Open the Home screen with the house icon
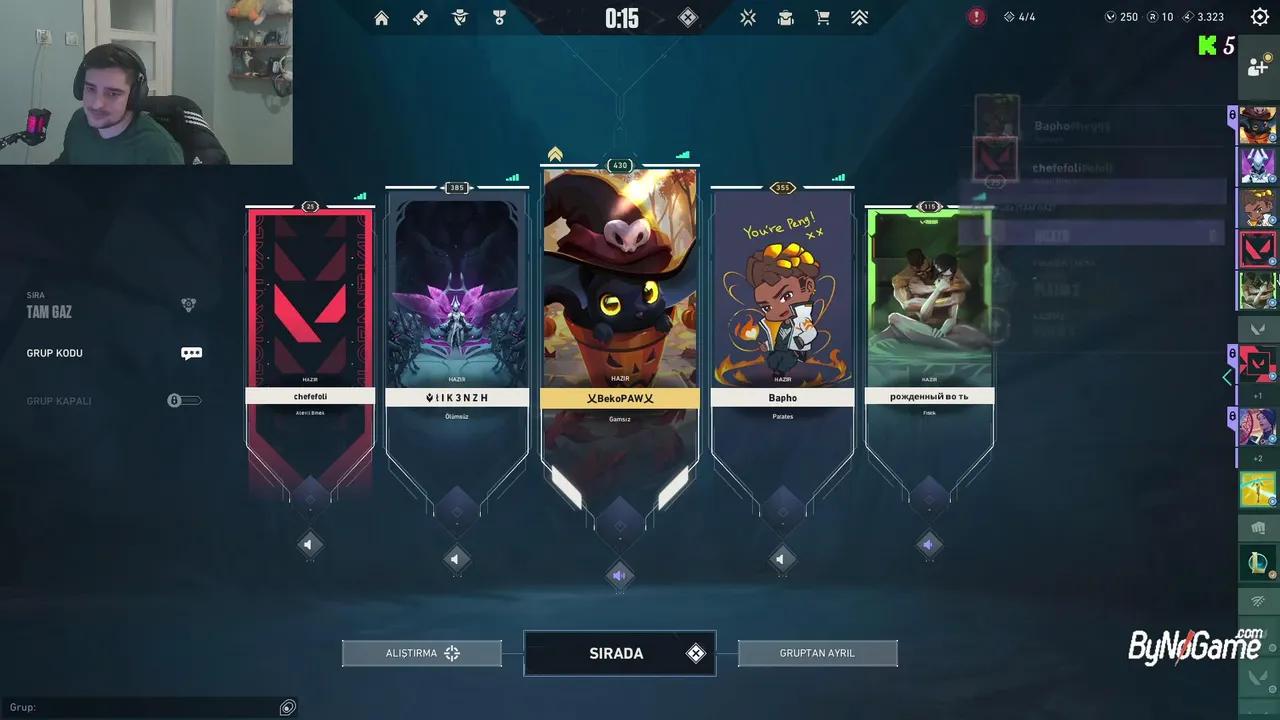 click(x=381, y=17)
